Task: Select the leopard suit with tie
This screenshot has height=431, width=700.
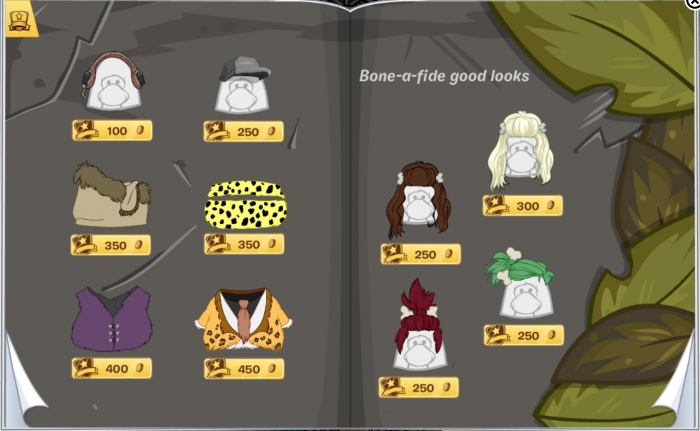Action: 243,320
